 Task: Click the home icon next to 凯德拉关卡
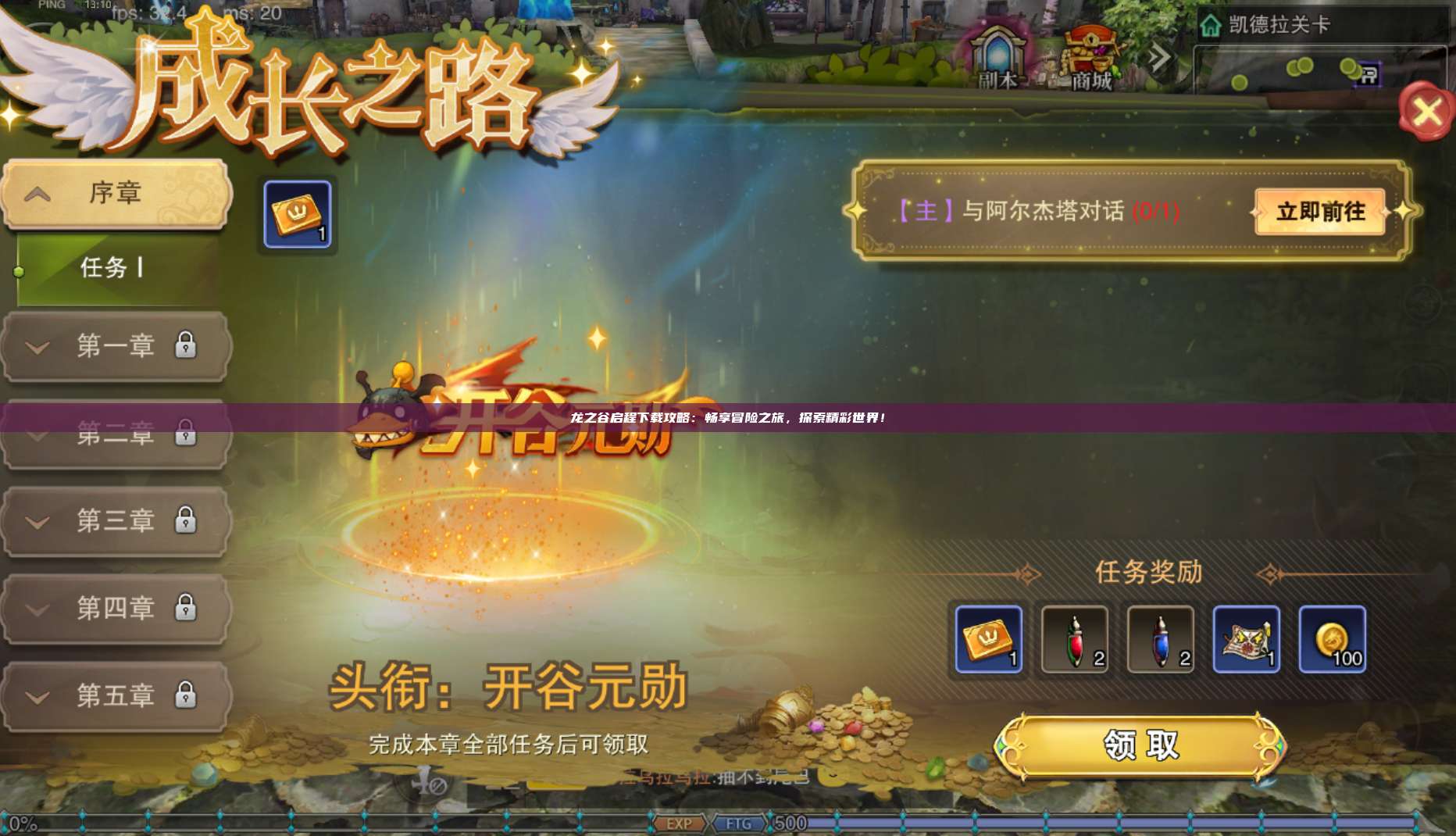[x=1209, y=25]
